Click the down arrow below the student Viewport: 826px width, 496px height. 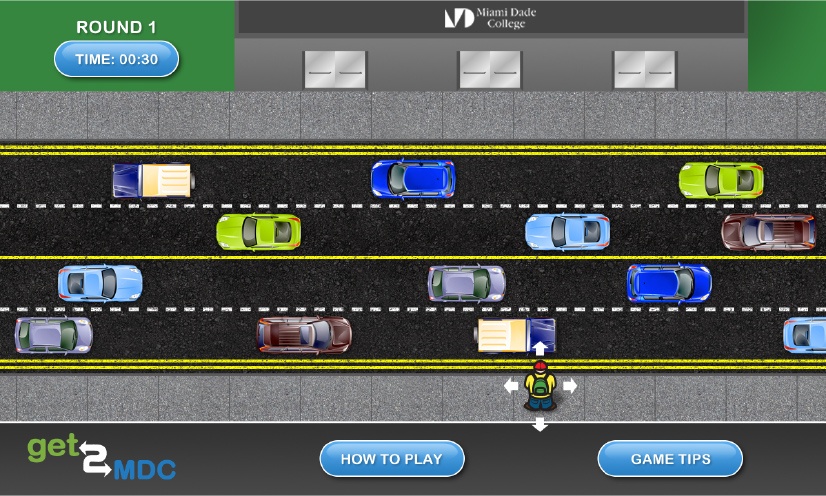[540, 424]
